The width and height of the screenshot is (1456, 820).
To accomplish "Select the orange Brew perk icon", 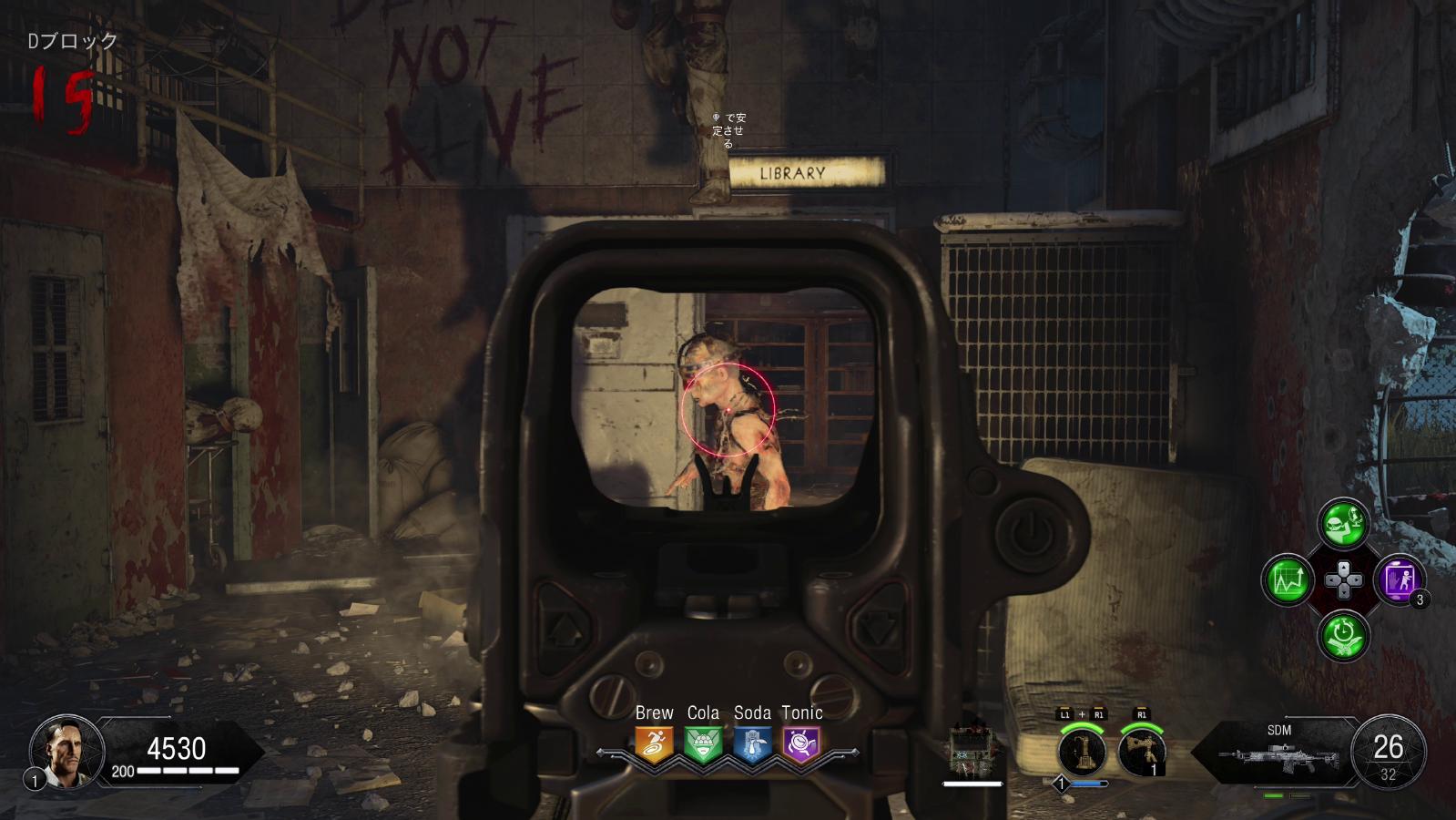I will (x=654, y=743).
